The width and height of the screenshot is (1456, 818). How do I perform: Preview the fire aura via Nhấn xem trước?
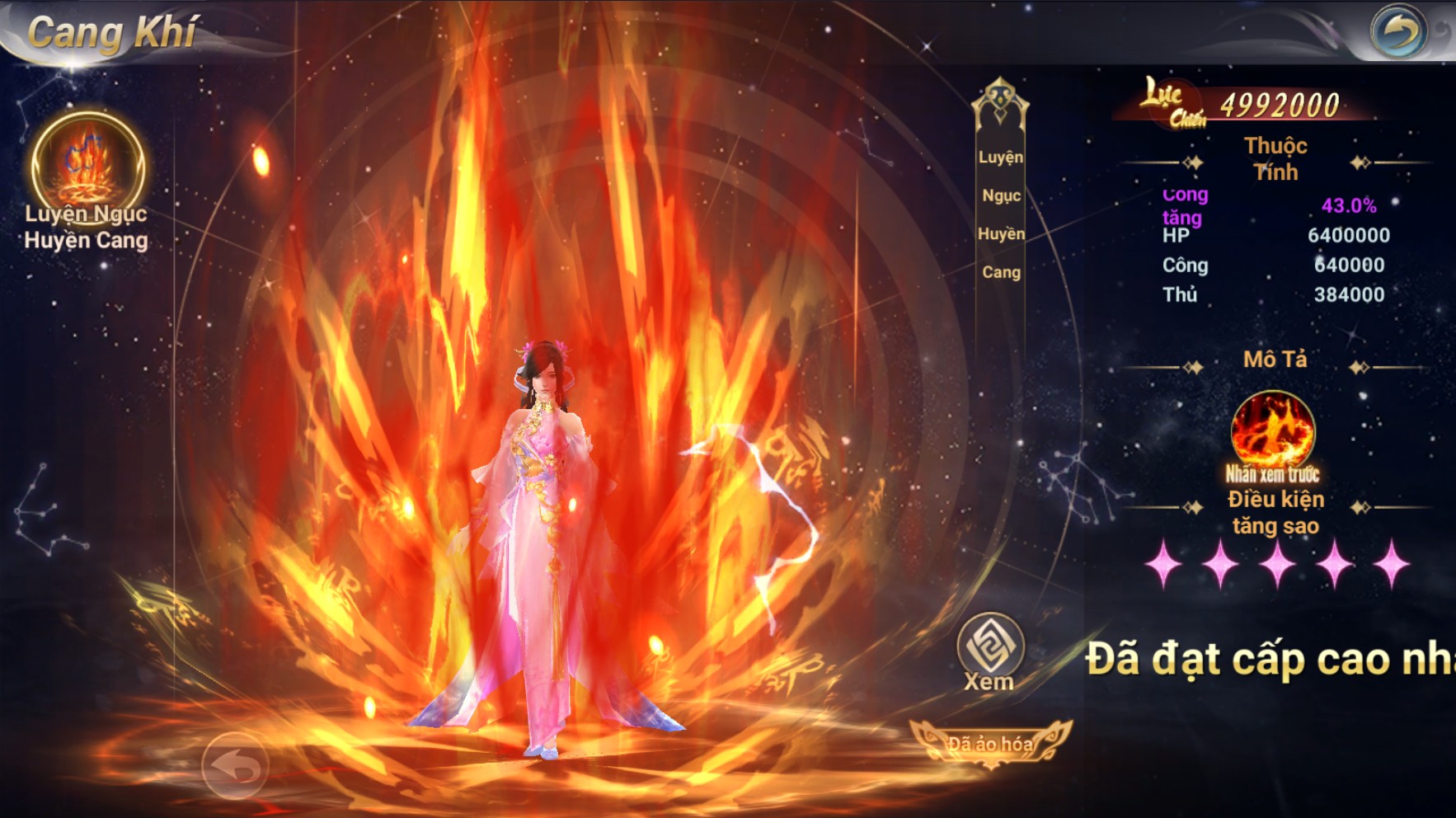[1272, 433]
